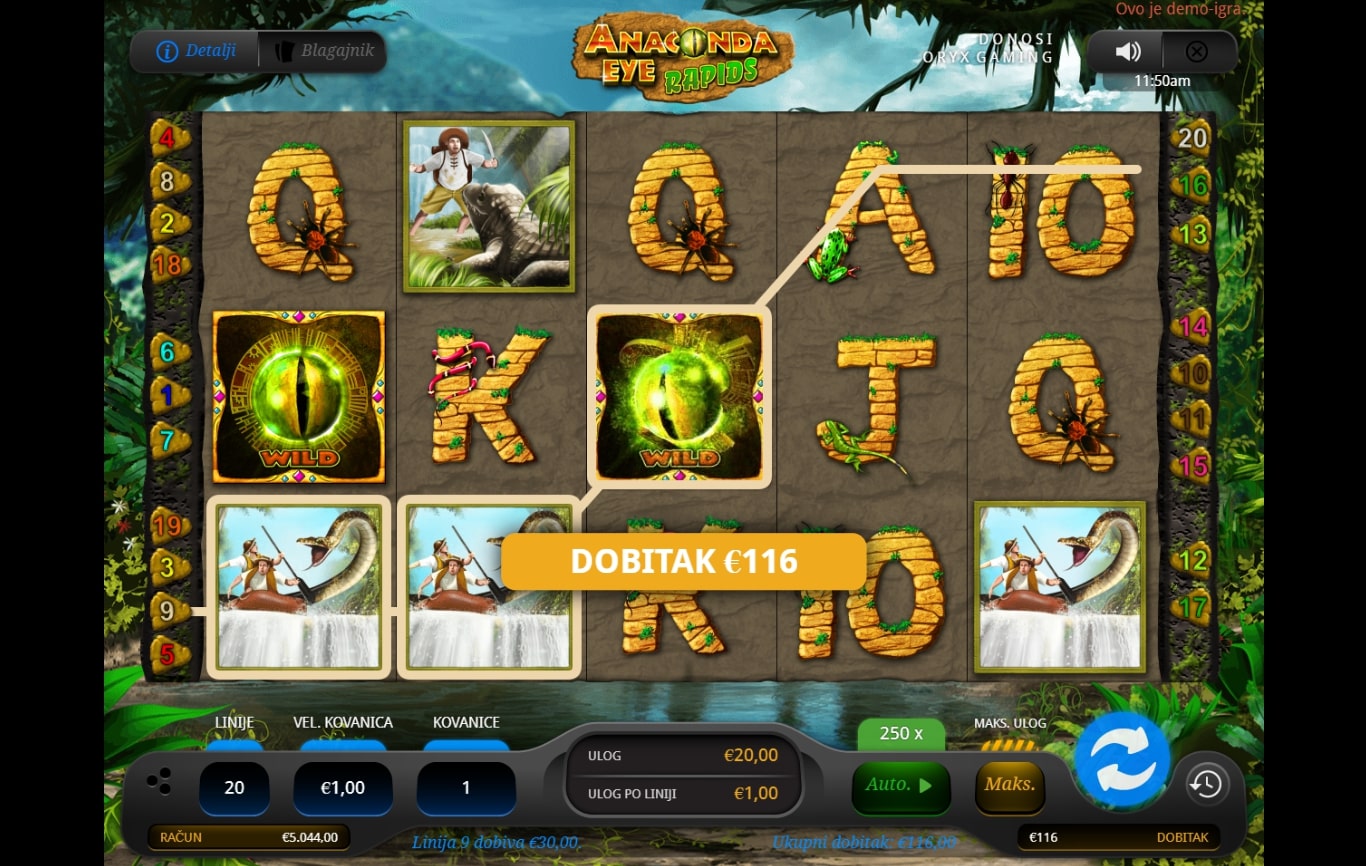The image size is (1366, 866).
Task: Open the Blagajnik cashier
Action: tap(322, 51)
